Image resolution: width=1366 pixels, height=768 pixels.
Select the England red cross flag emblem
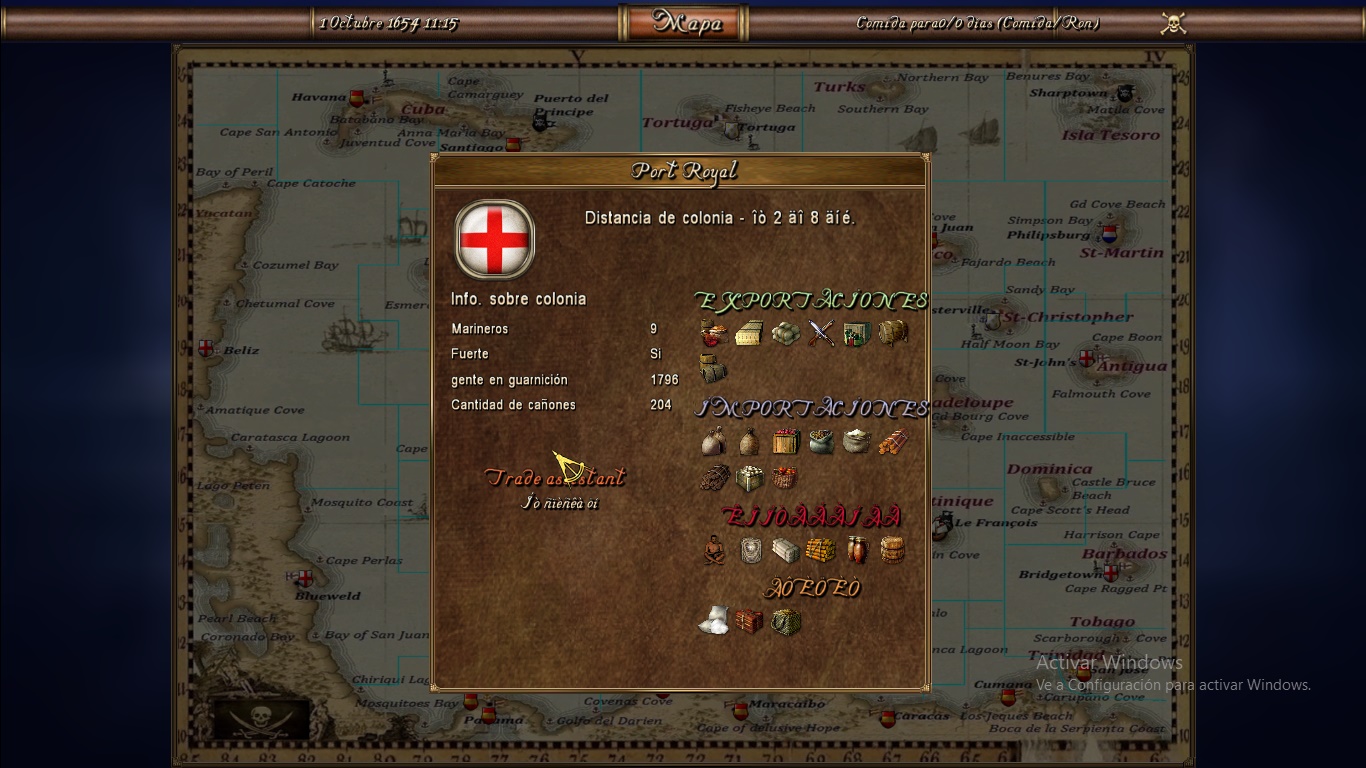(494, 240)
